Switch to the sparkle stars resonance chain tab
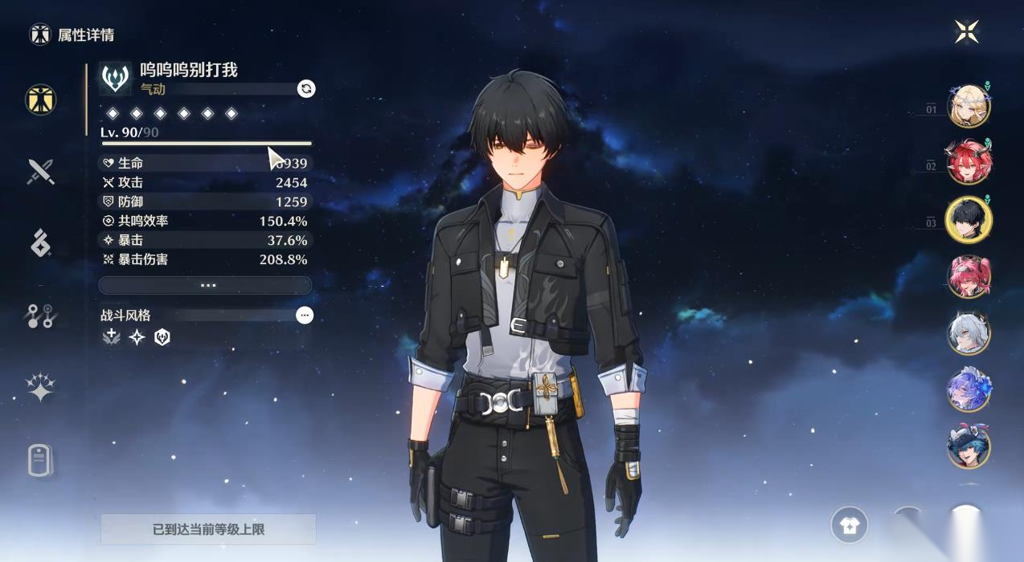Viewport: 1024px width, 562px height. pos(40,388)
